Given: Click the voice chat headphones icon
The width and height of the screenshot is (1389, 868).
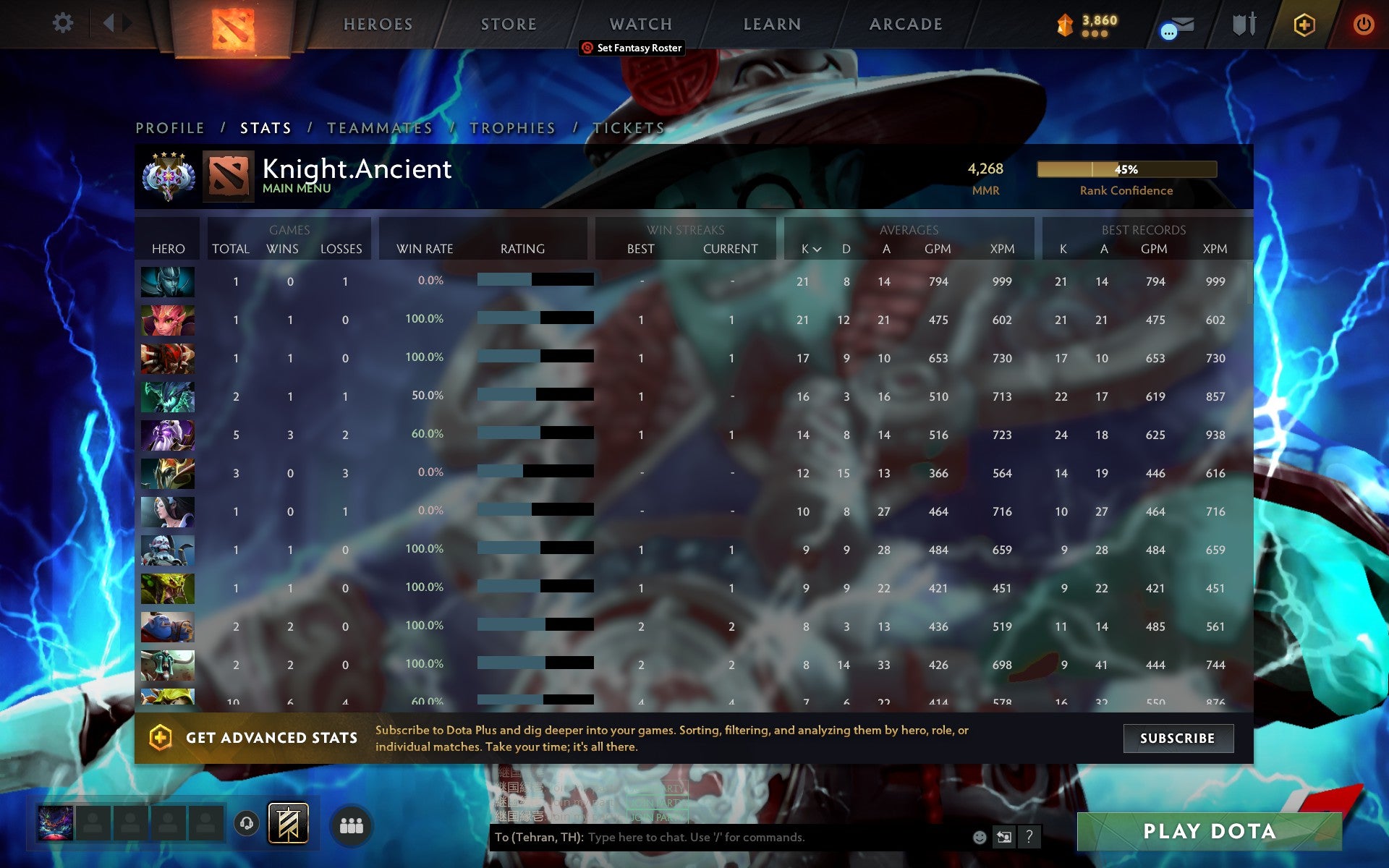Looking at the screenshot, I should point(246,825).
